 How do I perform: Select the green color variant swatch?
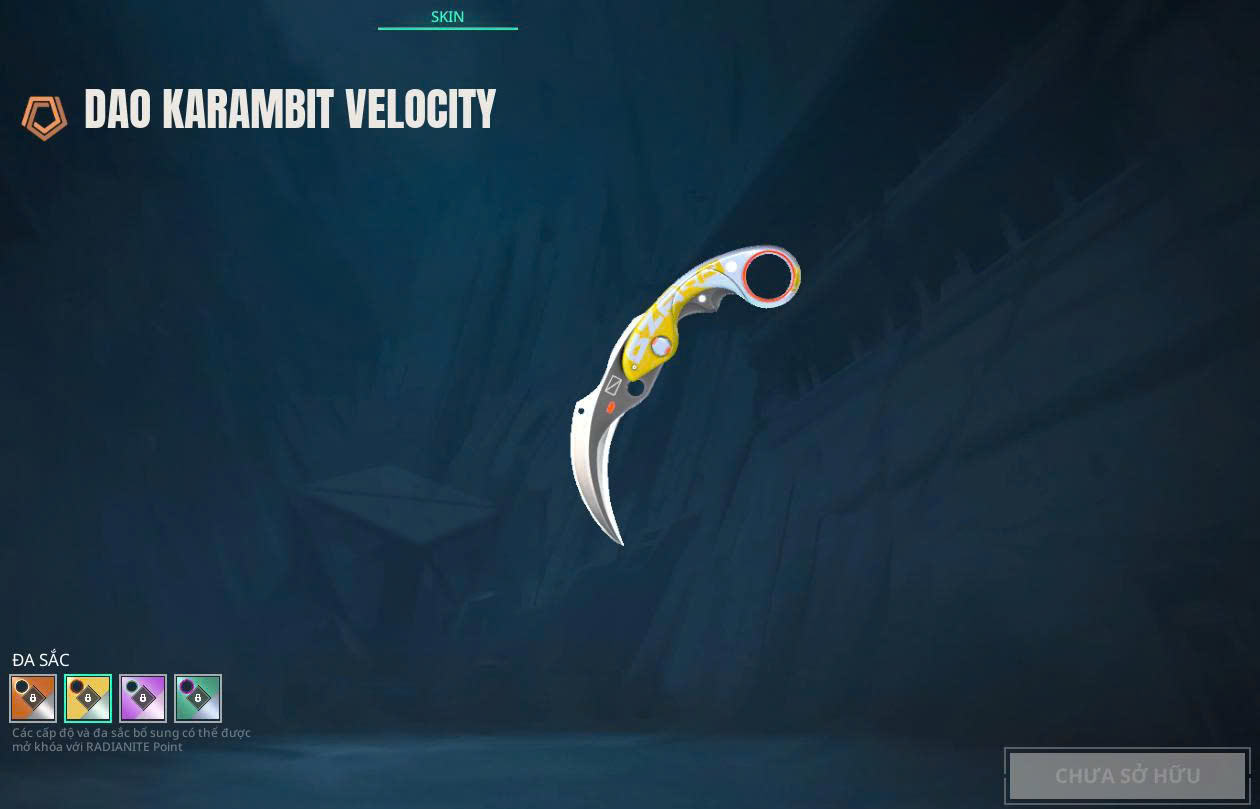198,698
